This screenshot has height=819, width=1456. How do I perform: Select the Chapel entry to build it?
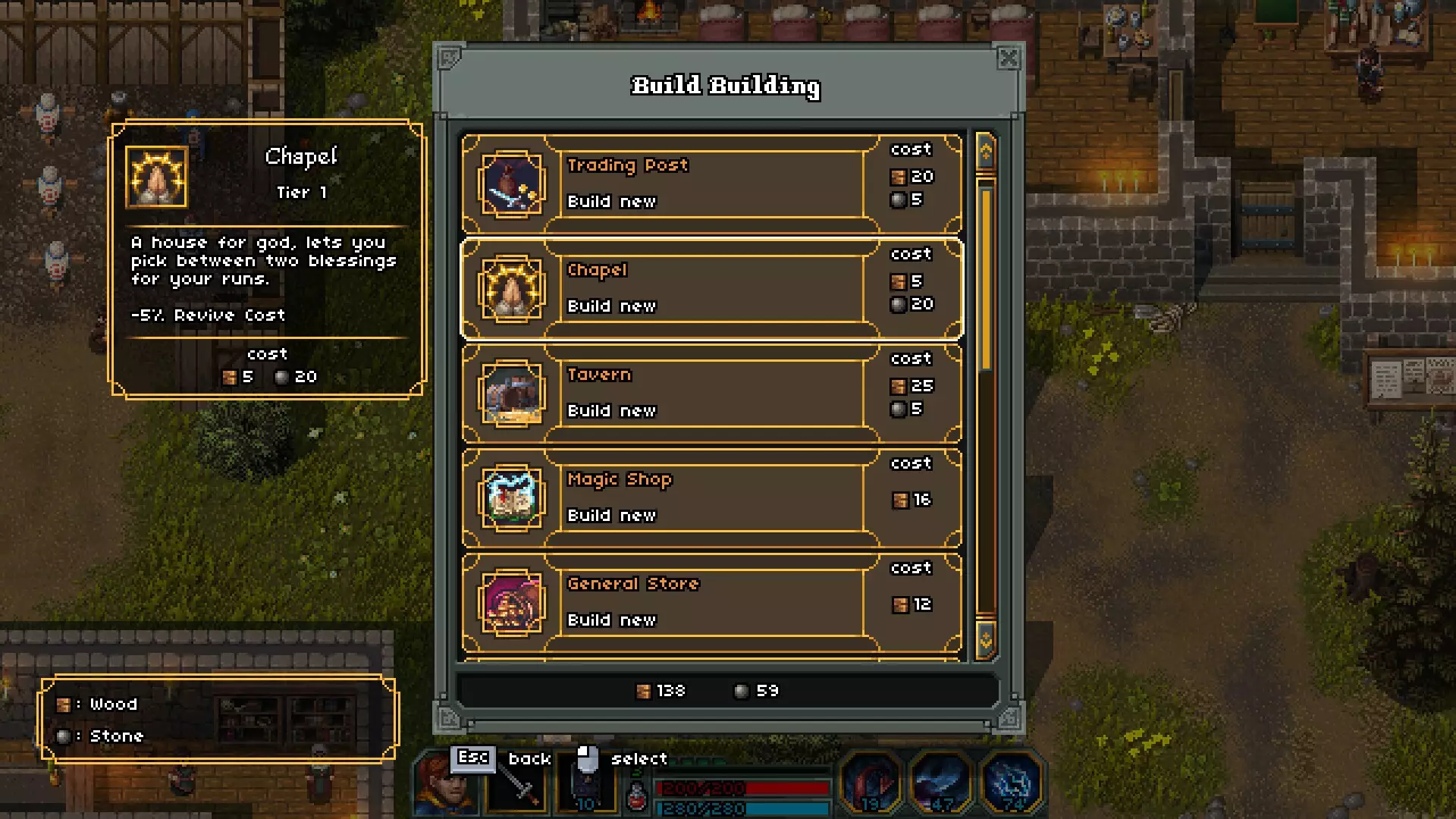pos(711,288)
